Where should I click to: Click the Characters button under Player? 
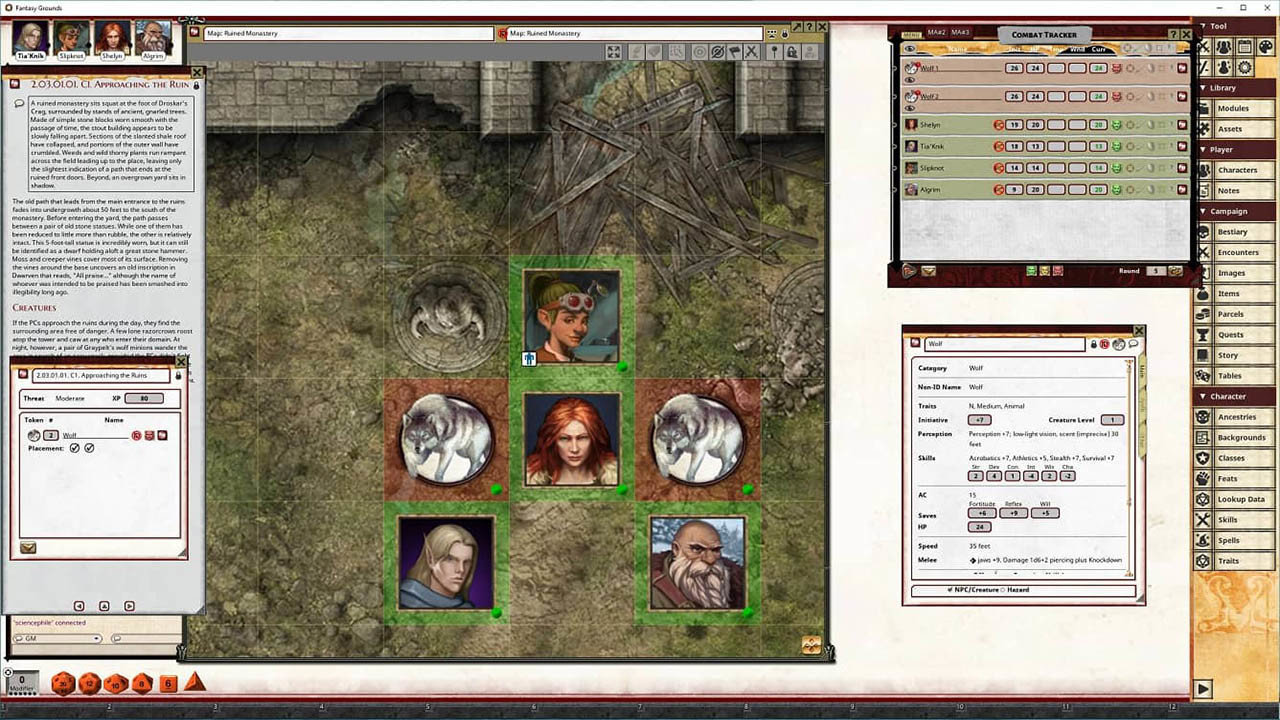click(x=1240, y=169)
